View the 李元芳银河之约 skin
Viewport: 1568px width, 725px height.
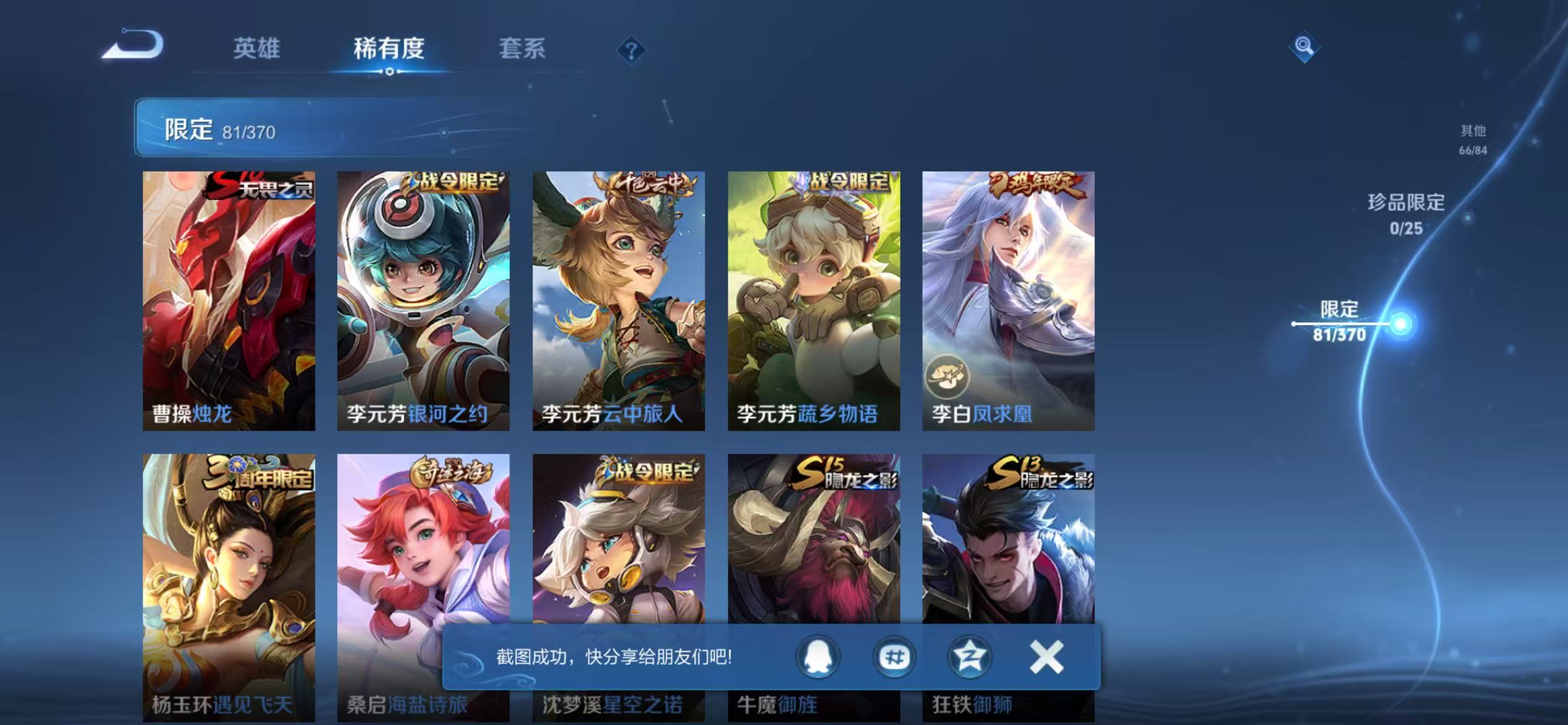pyautogui.click(x=424, y=297)
